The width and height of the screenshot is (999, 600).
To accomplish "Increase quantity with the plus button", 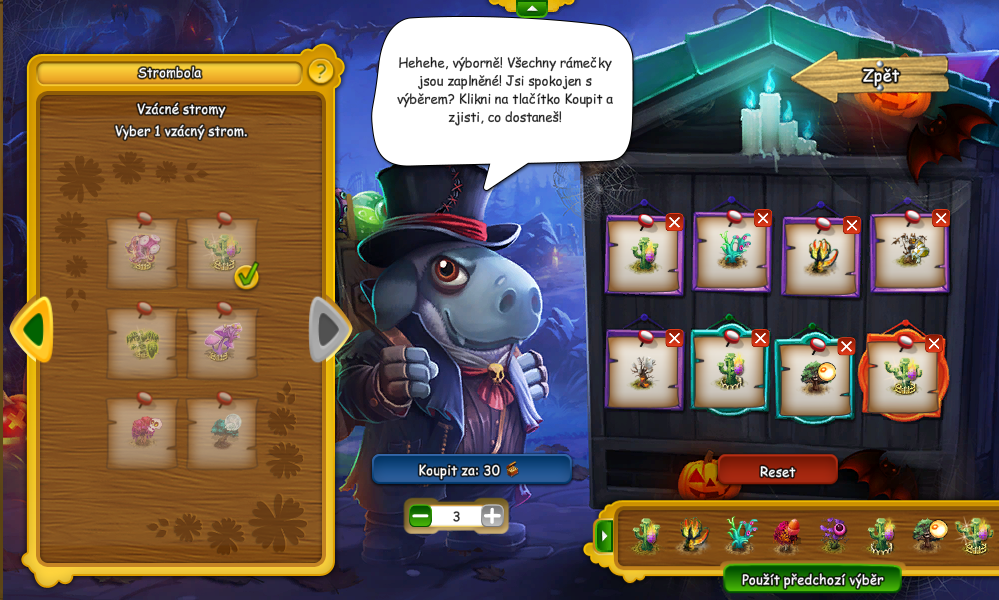I will 492,516.
